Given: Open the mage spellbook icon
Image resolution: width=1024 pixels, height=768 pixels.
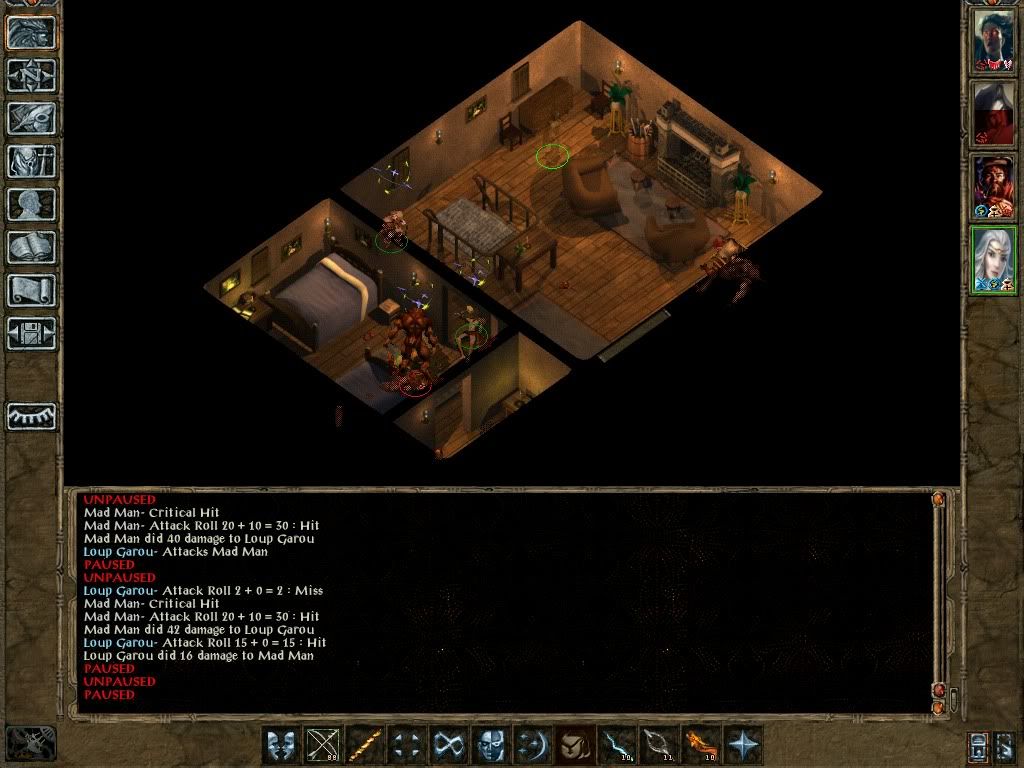Looking at the screenshot, I should pyautogui.click(x=32, y=247).
